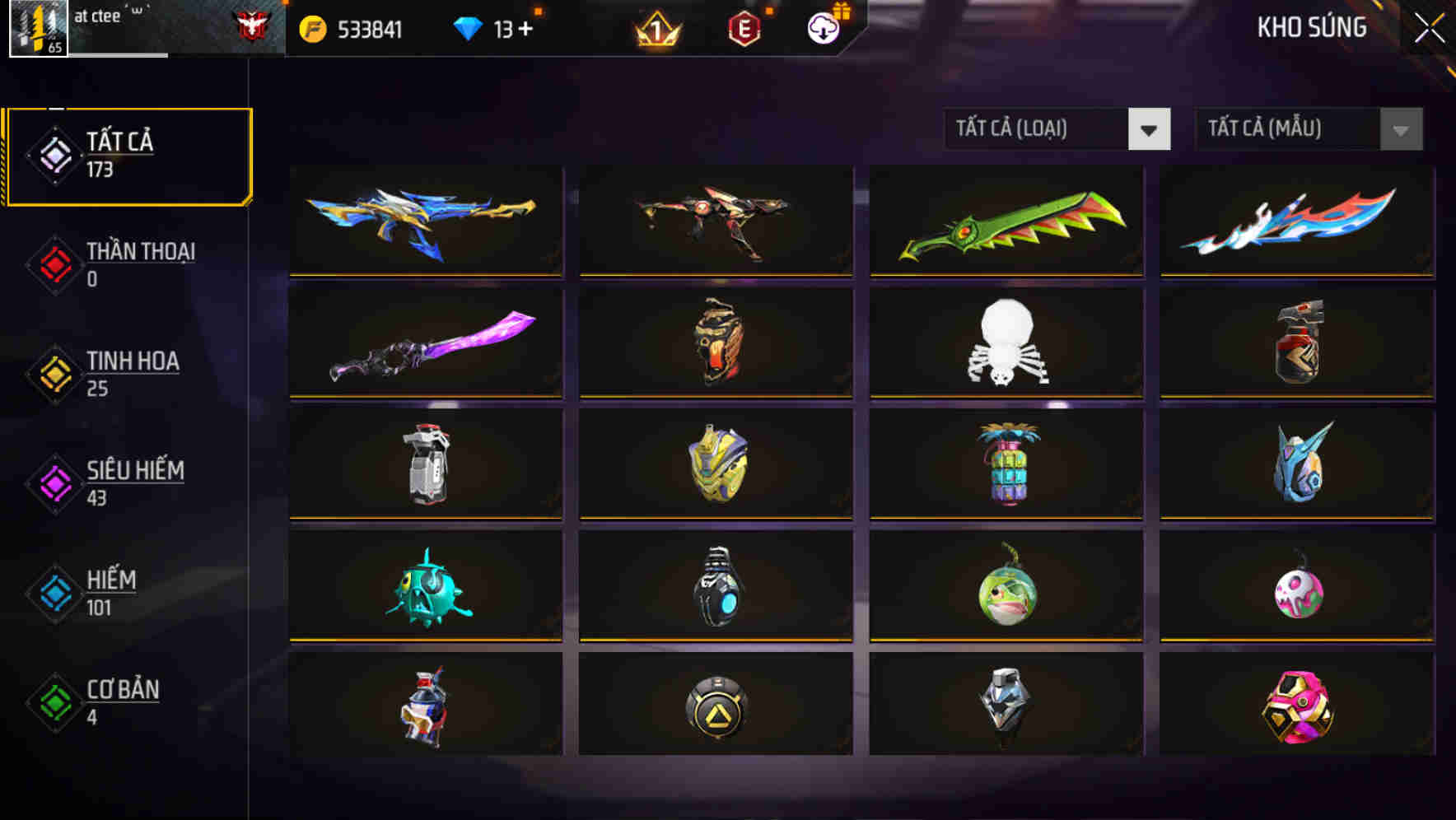Viewport: 1456px width, 820px height.
Task: Expand the weapon type filter arrow
Action: point(1149,129)
